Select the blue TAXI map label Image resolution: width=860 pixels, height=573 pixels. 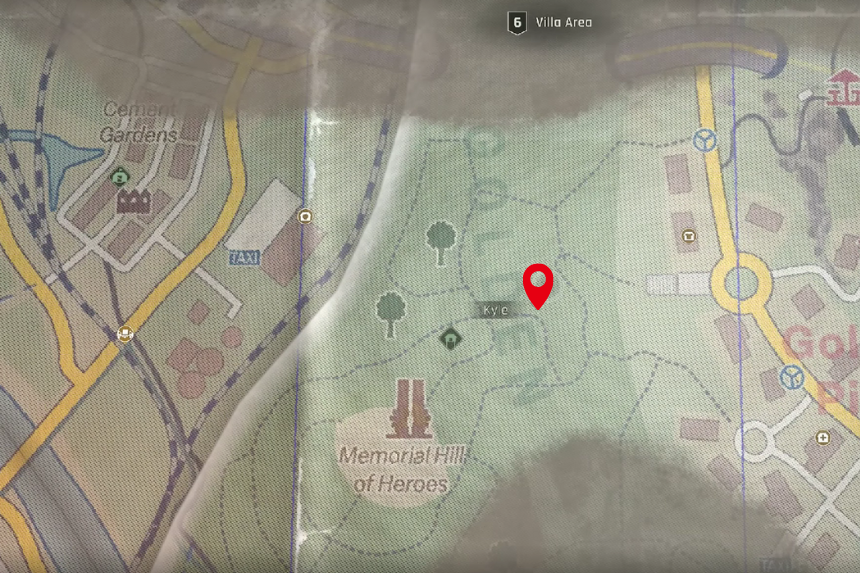(244, 258)
